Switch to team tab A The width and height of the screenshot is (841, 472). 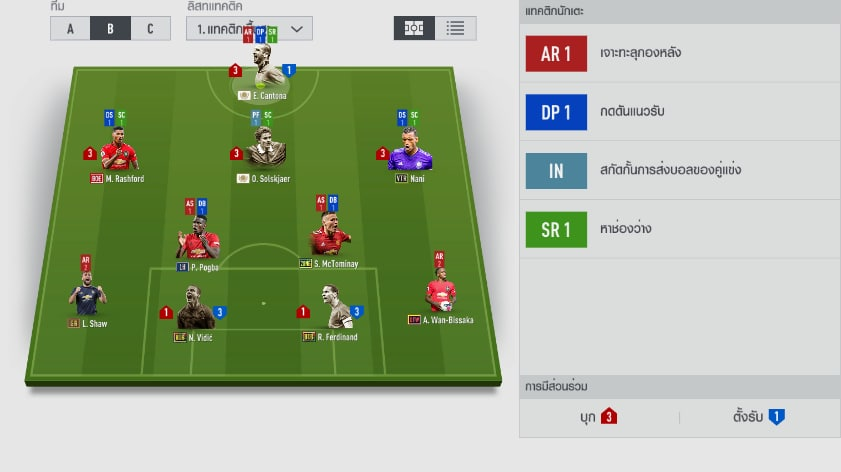(x=70, y=28)
